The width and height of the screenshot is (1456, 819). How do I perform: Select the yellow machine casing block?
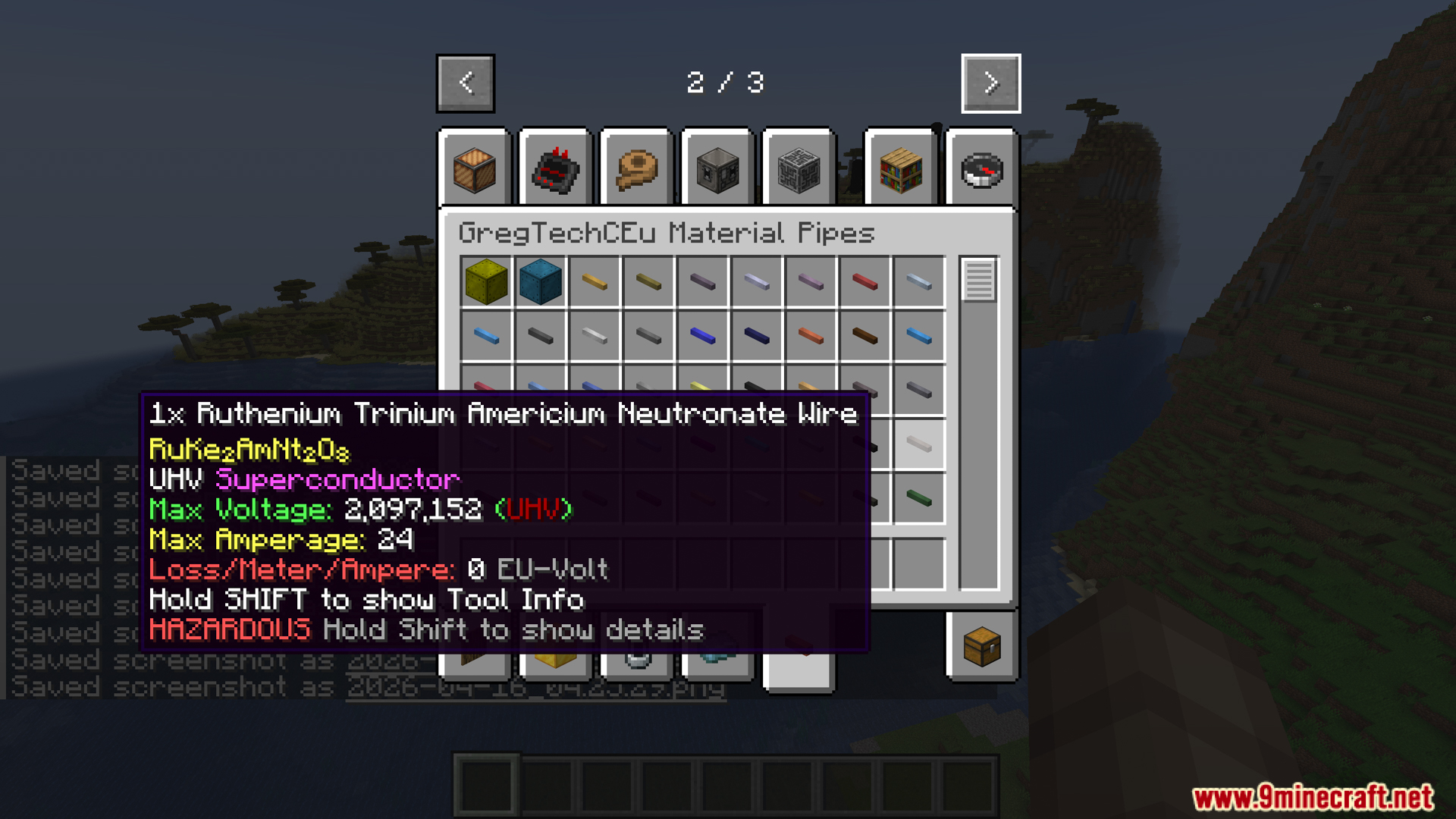click(486, 281)
